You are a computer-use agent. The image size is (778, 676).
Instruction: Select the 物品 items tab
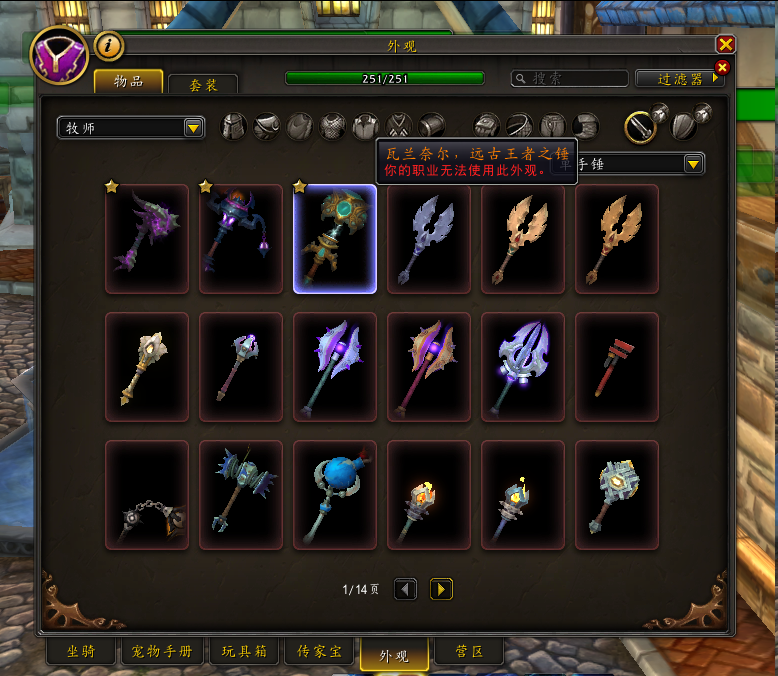click(128, 82)
